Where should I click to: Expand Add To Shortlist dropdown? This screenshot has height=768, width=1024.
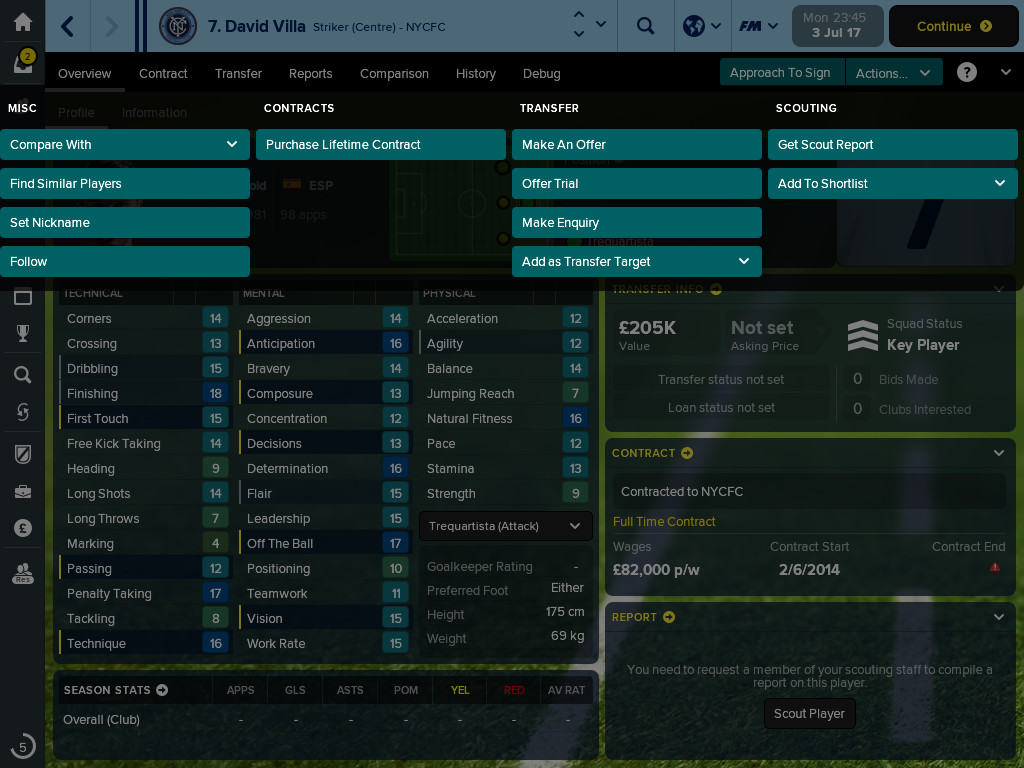tap(892, 184)
